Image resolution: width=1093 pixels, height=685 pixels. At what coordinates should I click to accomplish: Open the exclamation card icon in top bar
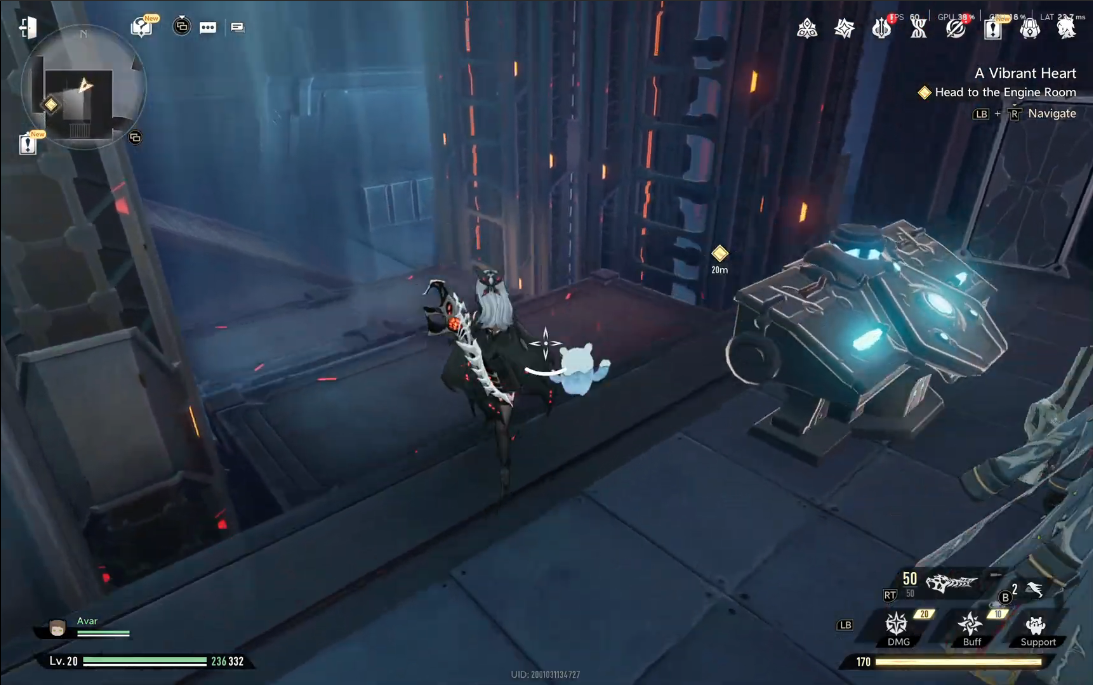point(993,29)
